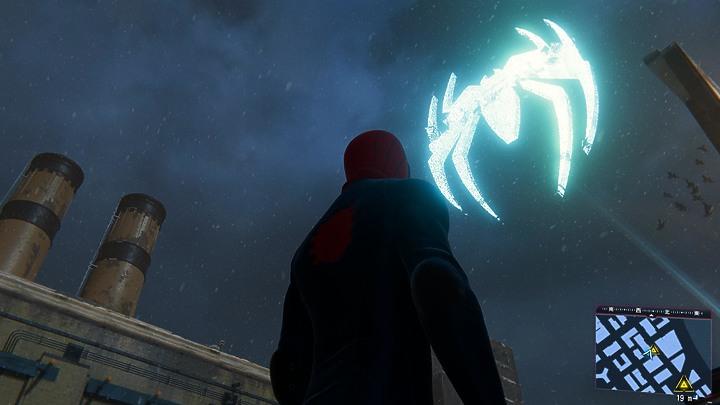Click the large yellow waypoint distance icon

[683, 383]
